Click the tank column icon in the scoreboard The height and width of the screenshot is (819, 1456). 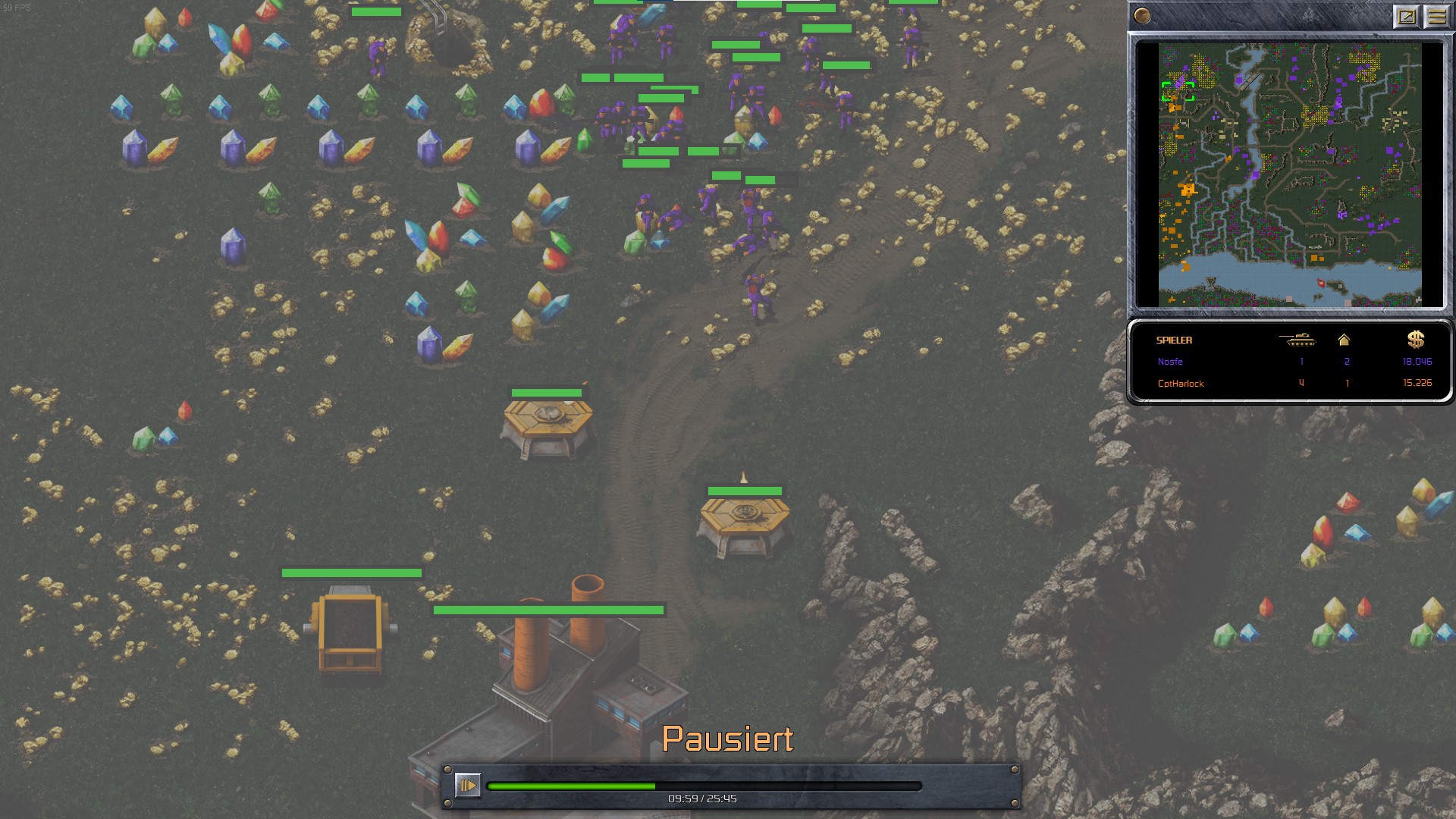(1297, 340)
